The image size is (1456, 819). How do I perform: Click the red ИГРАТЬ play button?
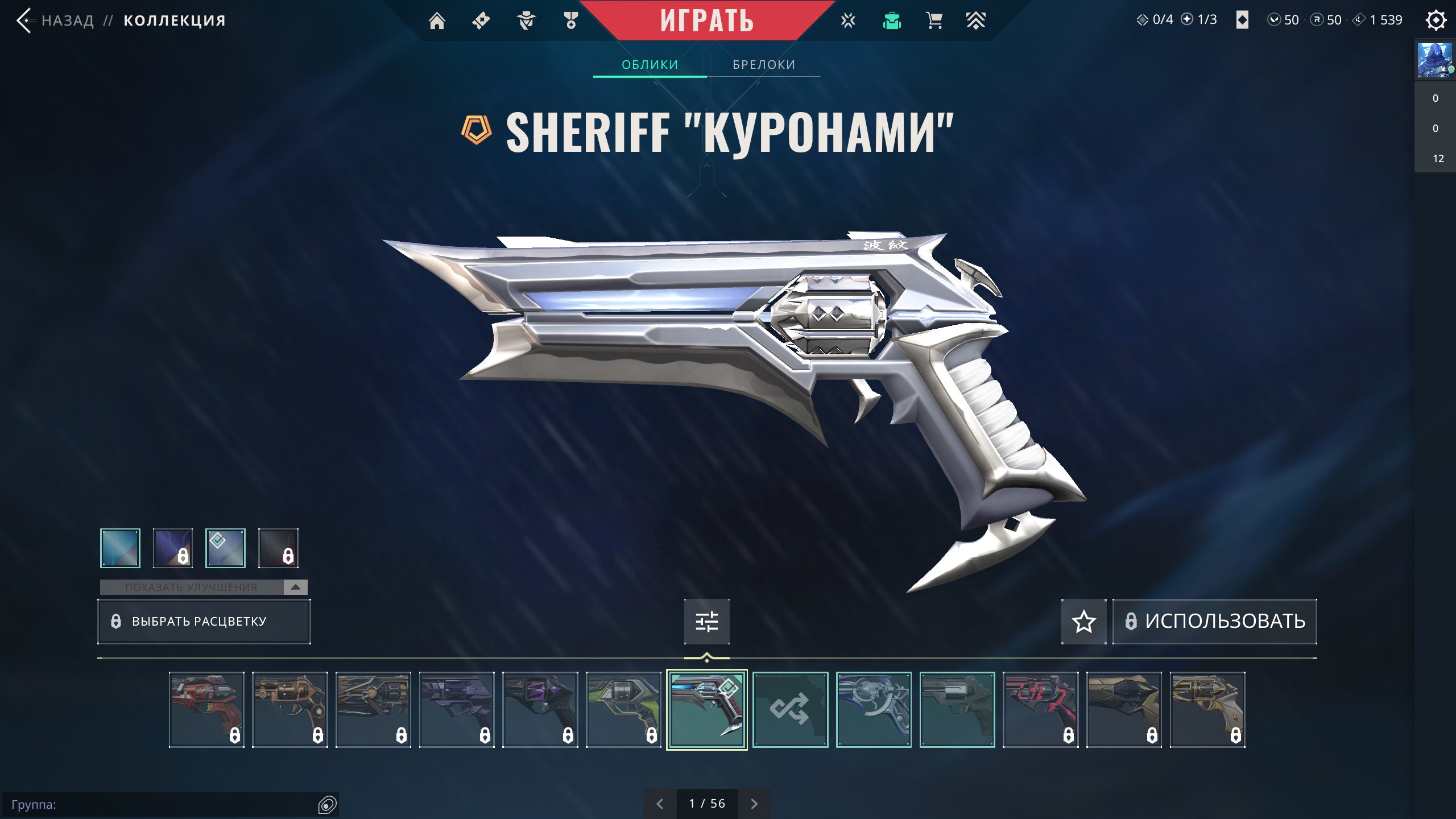[x=706, y=20]
